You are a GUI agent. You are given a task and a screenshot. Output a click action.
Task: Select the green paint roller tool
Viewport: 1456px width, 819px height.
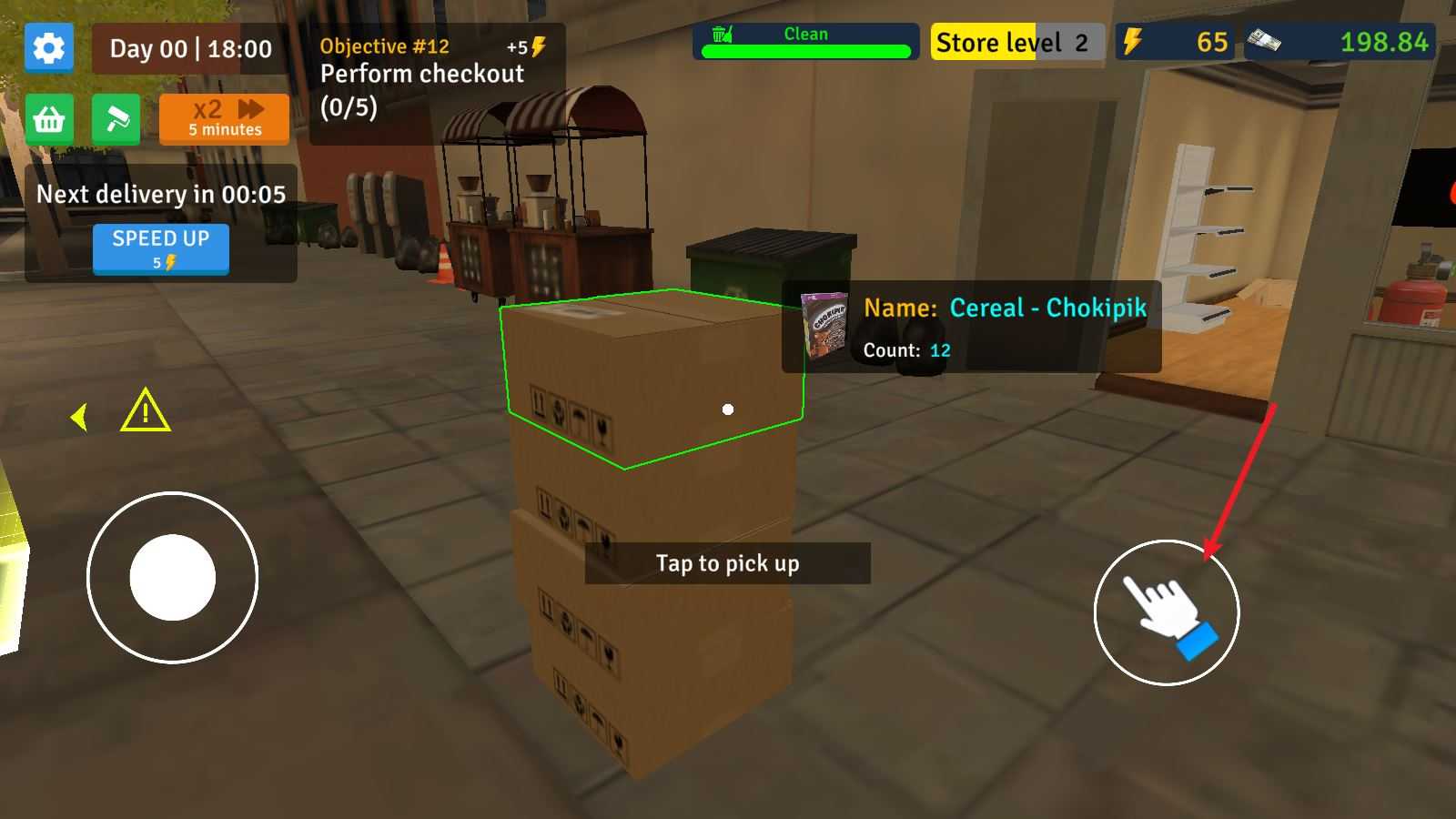[x=116, y=119]
